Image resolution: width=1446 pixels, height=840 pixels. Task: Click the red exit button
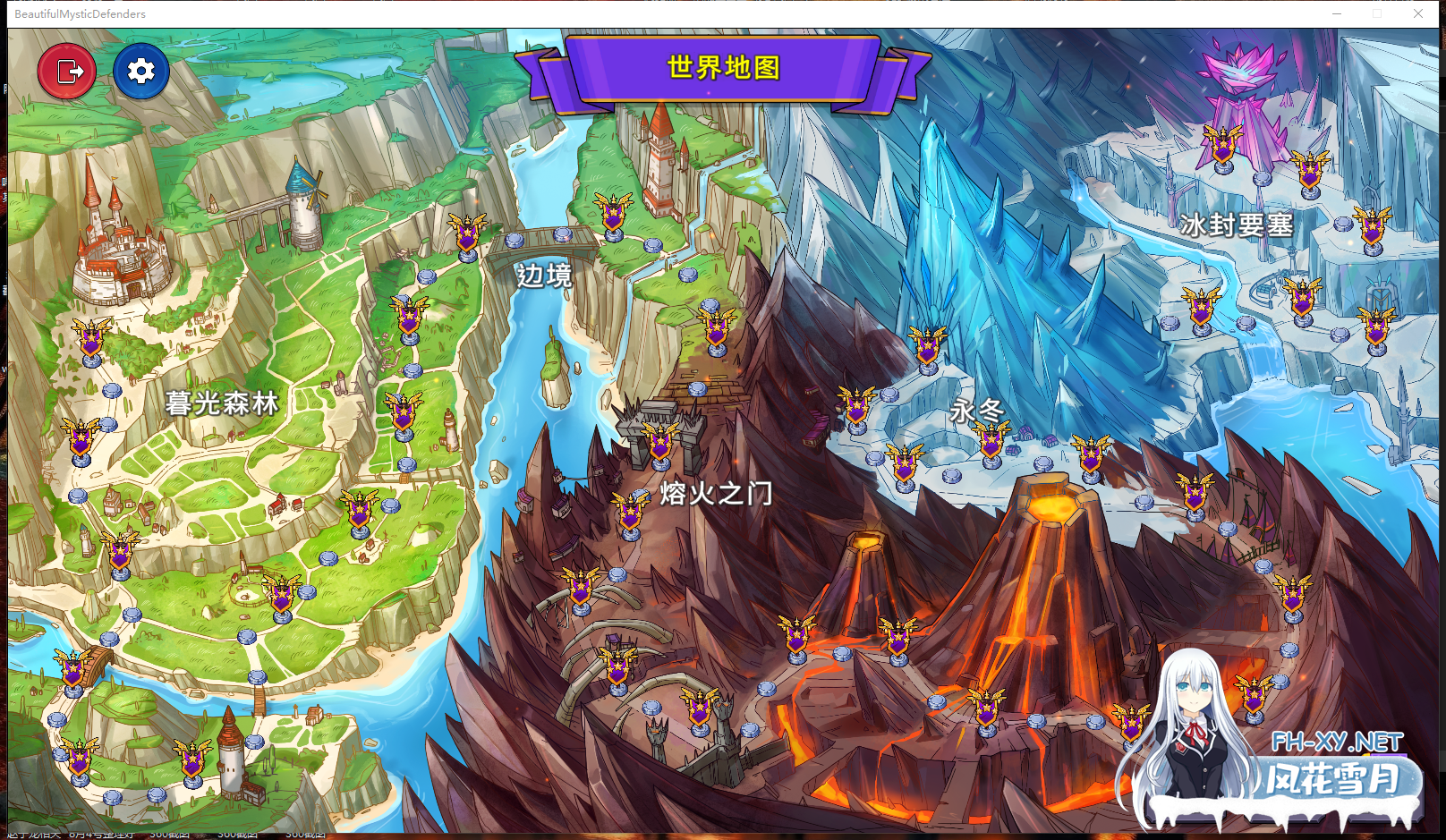[67, 71]
